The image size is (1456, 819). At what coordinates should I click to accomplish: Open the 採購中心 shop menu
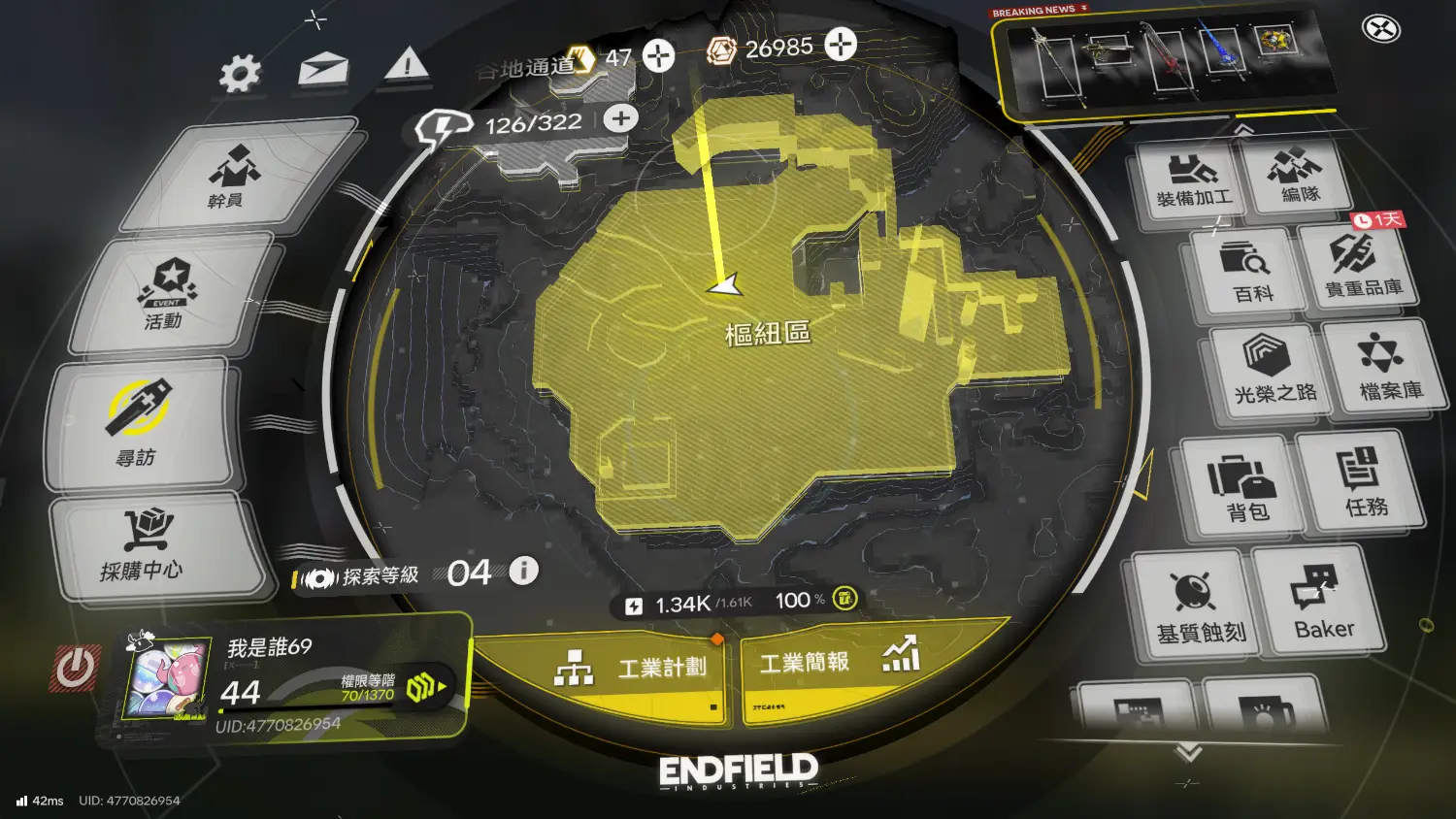pos(146,546)
